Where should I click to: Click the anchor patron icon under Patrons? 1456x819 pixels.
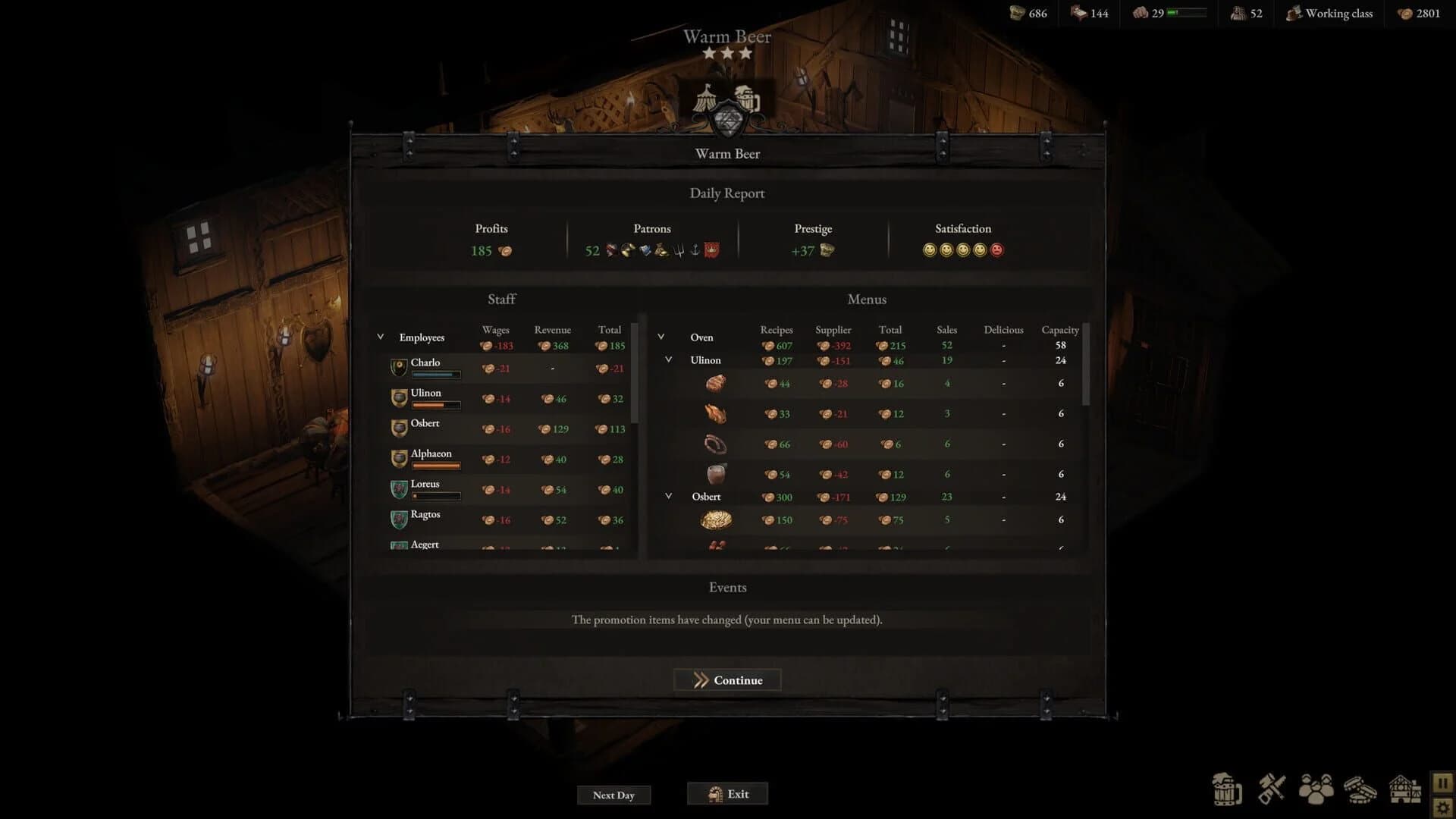[x=695, y=250]
